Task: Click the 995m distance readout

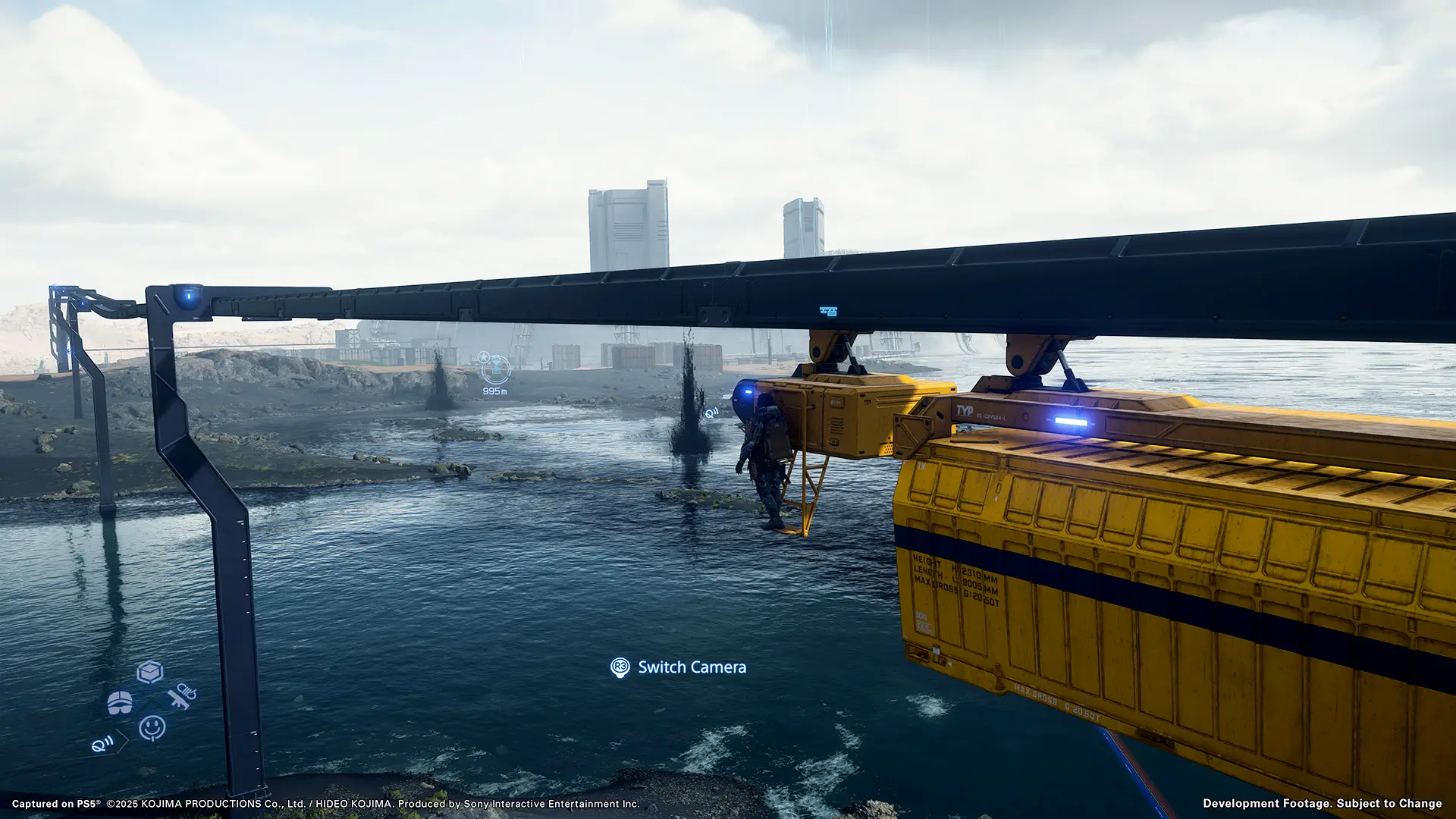Action: click(x=494, y=391)
